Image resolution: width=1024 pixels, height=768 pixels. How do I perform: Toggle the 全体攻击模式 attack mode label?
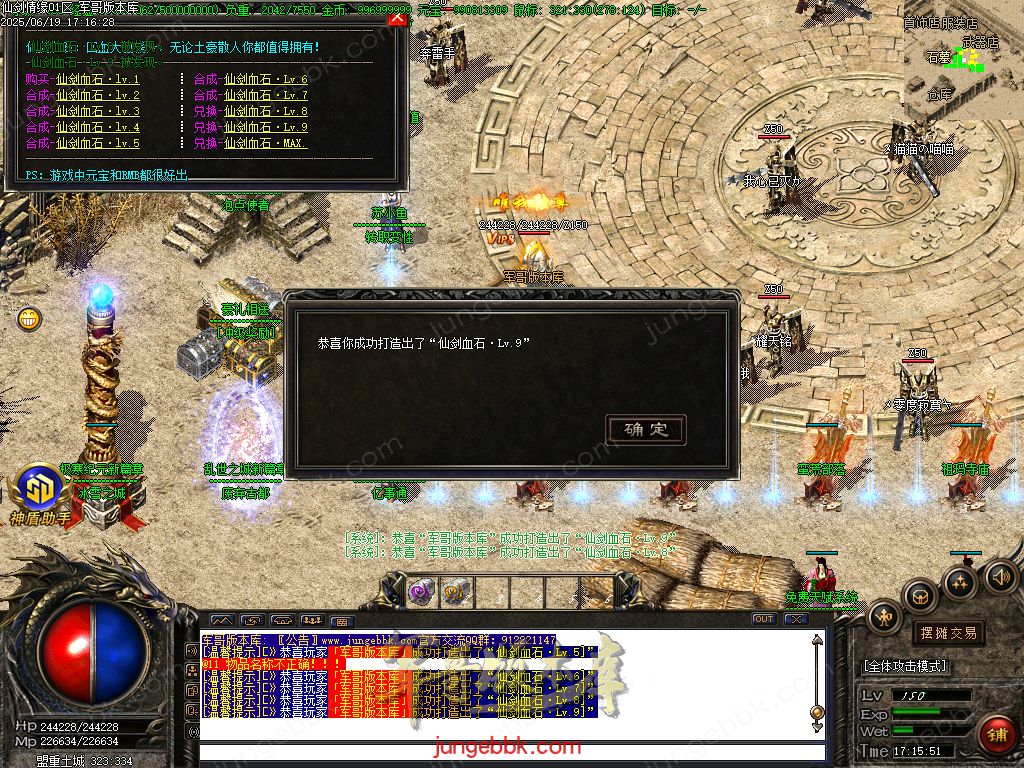(x=905, y=666)
